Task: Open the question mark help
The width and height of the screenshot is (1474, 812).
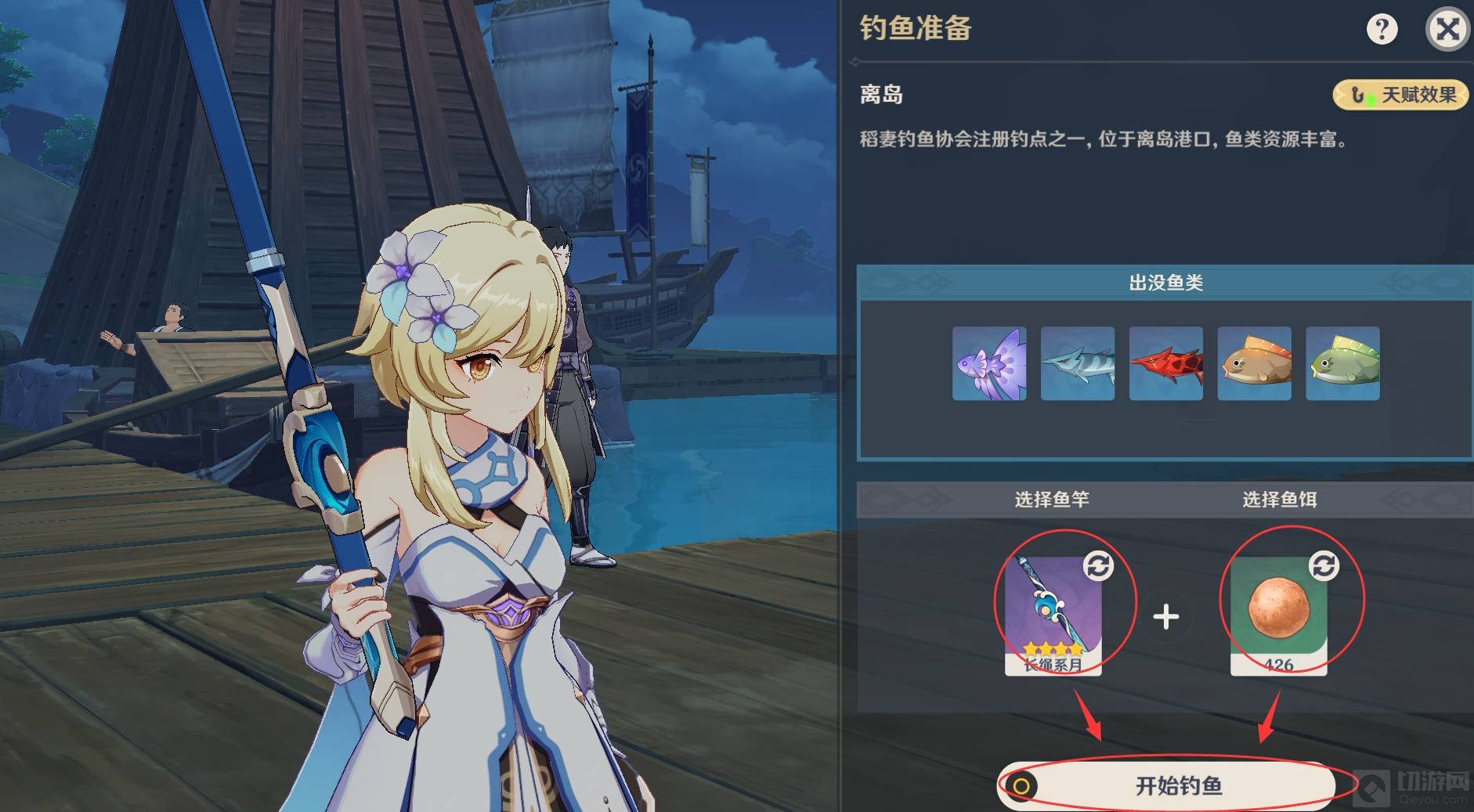Action: [1382, 30]
